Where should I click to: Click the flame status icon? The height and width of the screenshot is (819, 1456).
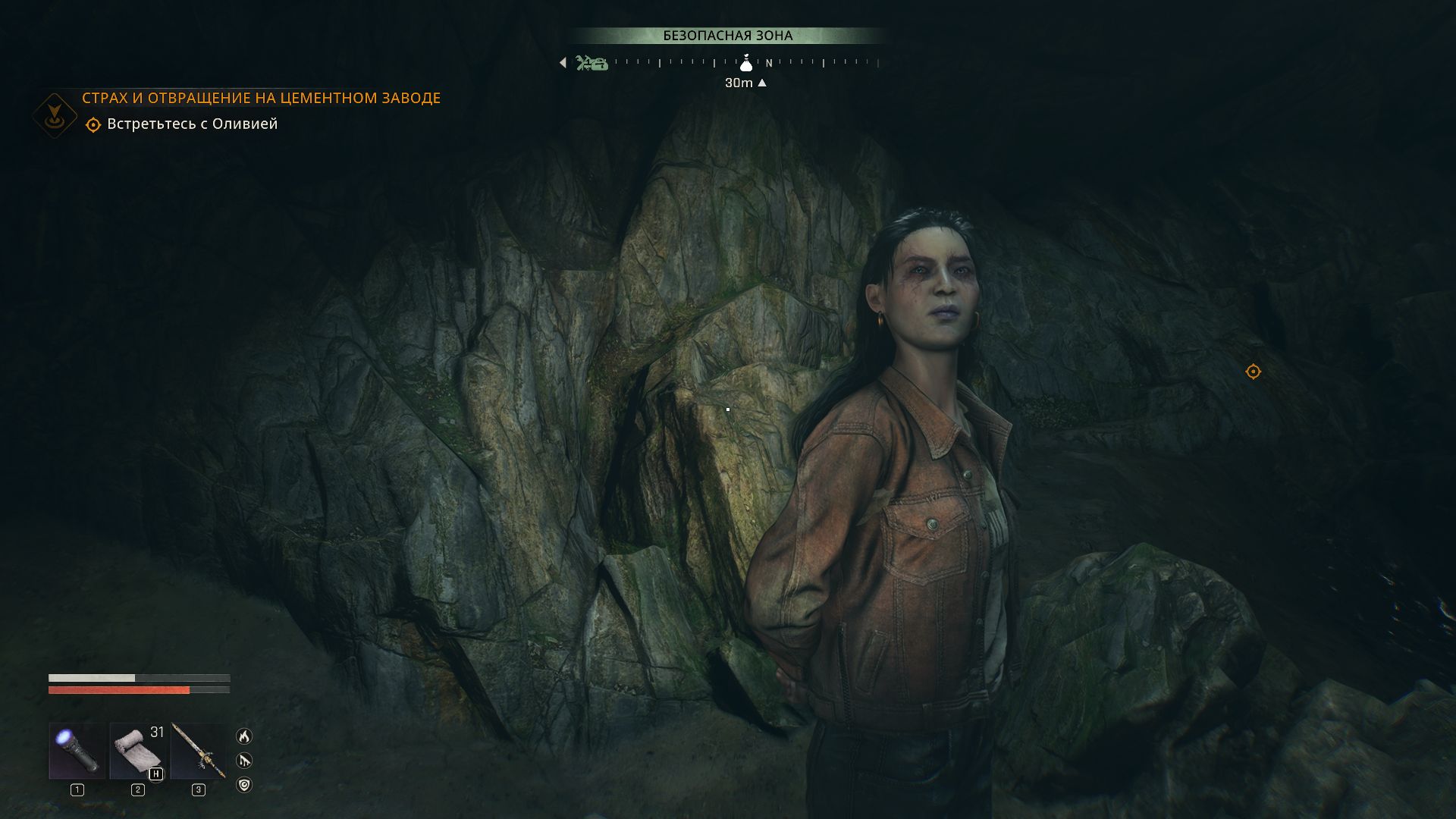244,736
